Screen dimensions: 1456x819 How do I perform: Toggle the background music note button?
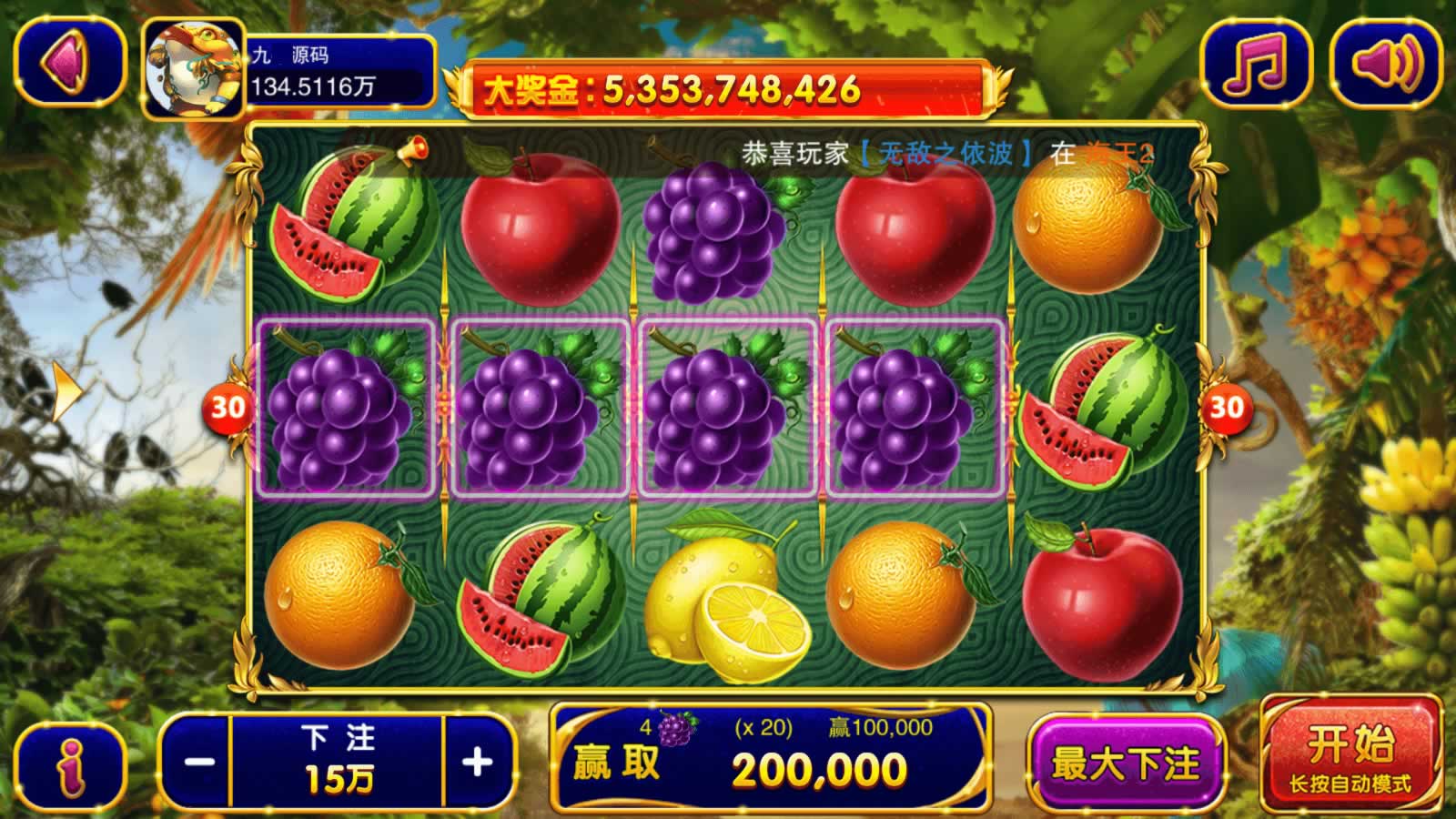pos(1256,64)
